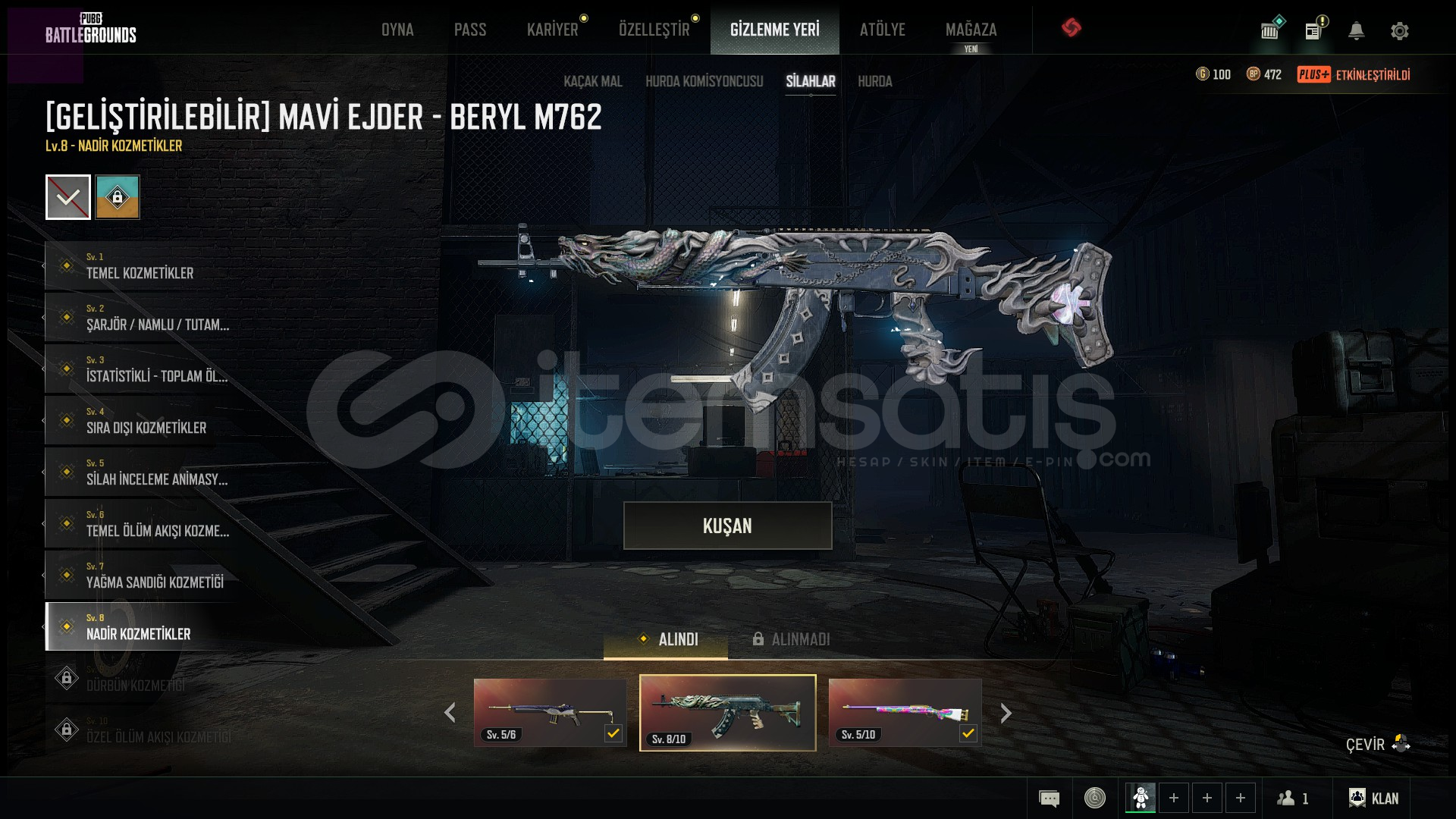The image size is (1456, 819).
Task: Switch to the HURDA sub-tab
Action: tap(874, 81)
